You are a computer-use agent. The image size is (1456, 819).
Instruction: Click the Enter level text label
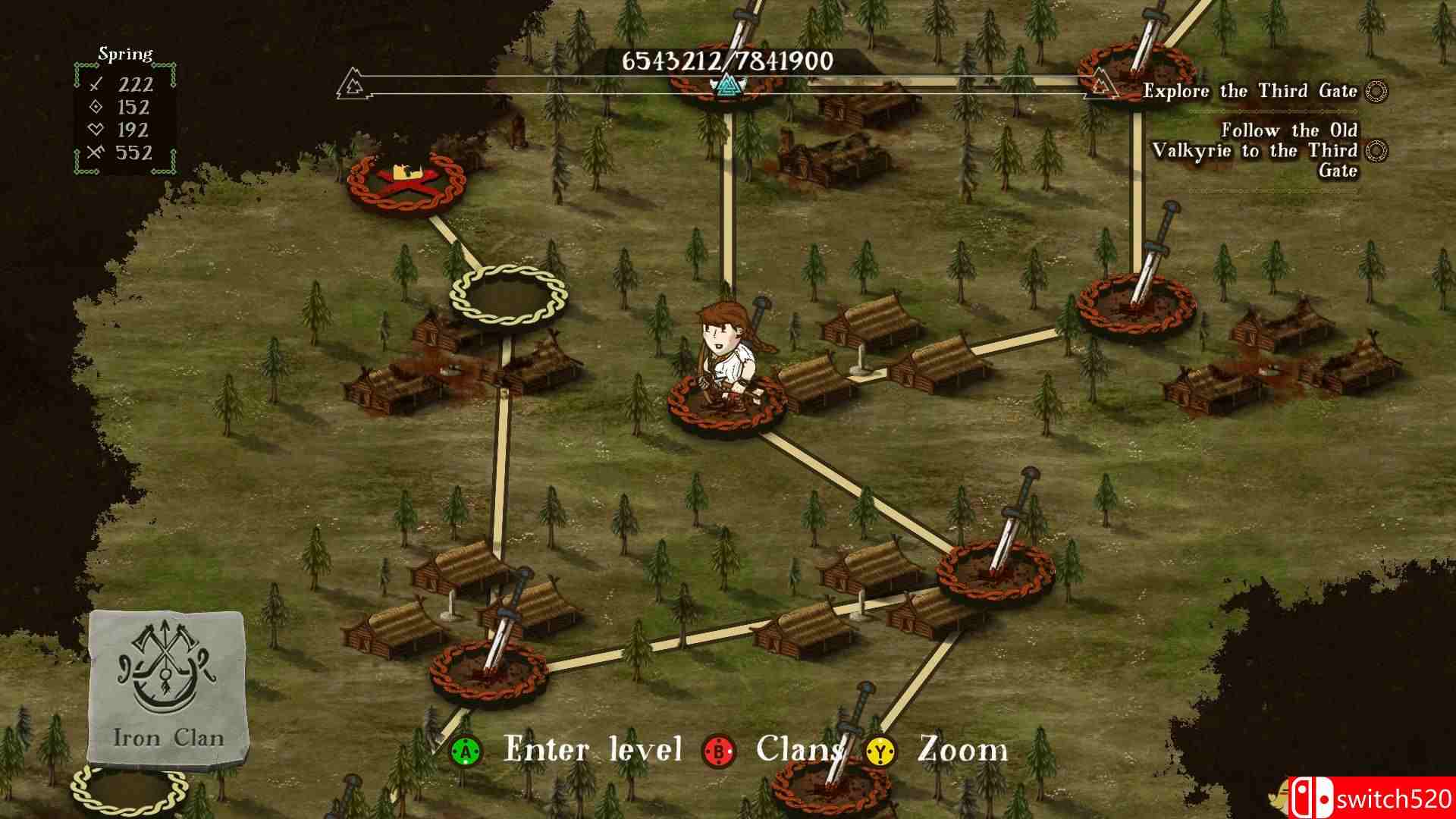(x=595, y=750)
